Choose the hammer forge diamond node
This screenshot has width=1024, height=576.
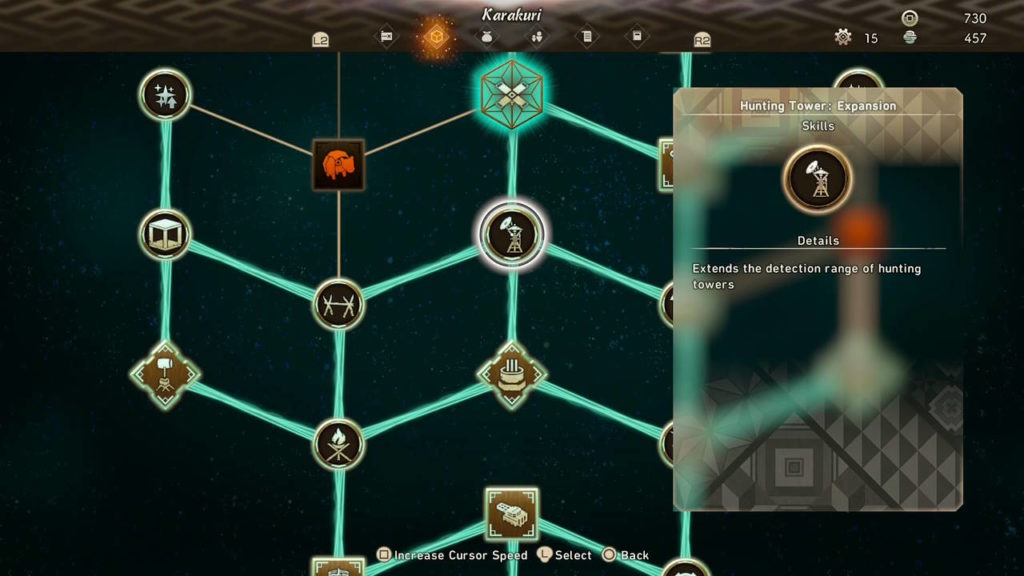[165, 375]
